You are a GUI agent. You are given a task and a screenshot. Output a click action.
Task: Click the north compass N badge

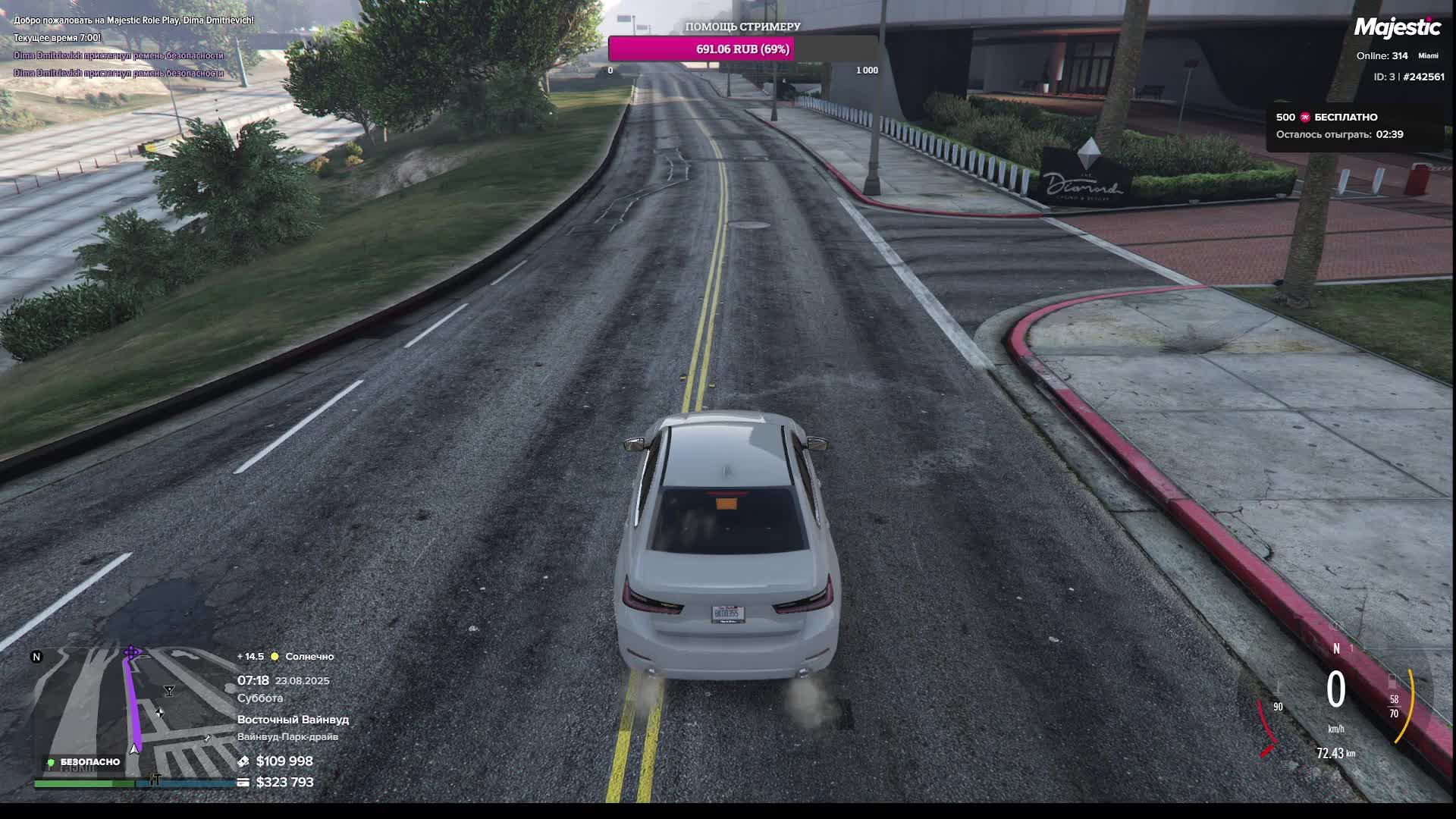coord(36,657)
